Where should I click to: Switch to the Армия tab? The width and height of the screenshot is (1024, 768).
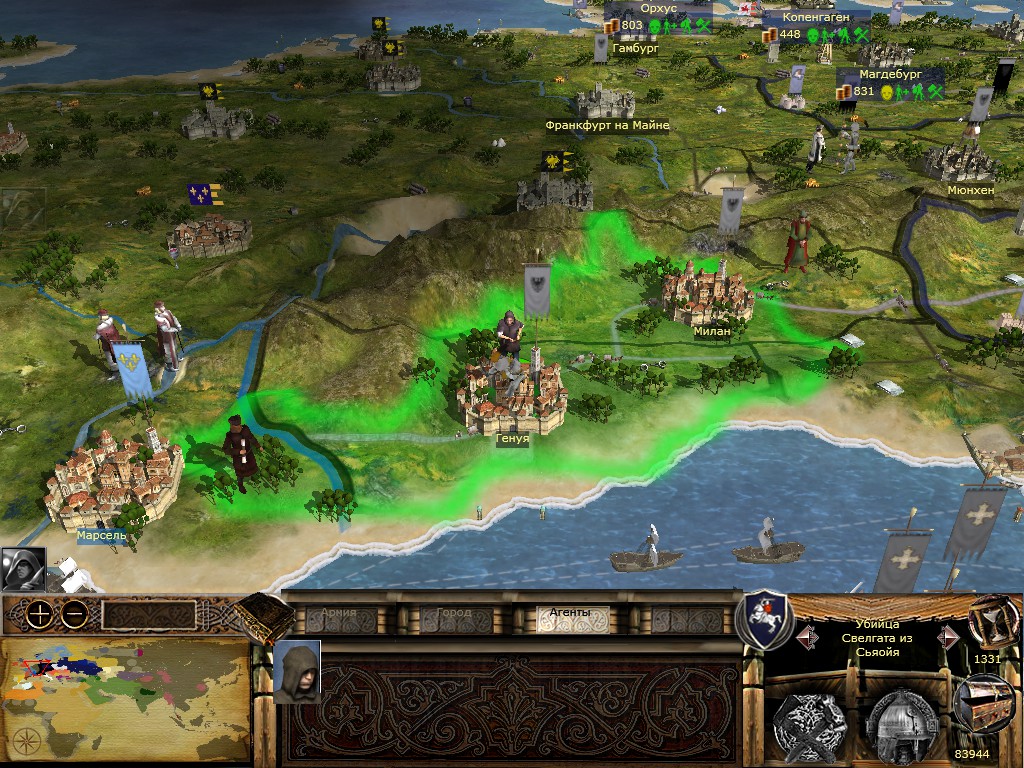(341, 619)
